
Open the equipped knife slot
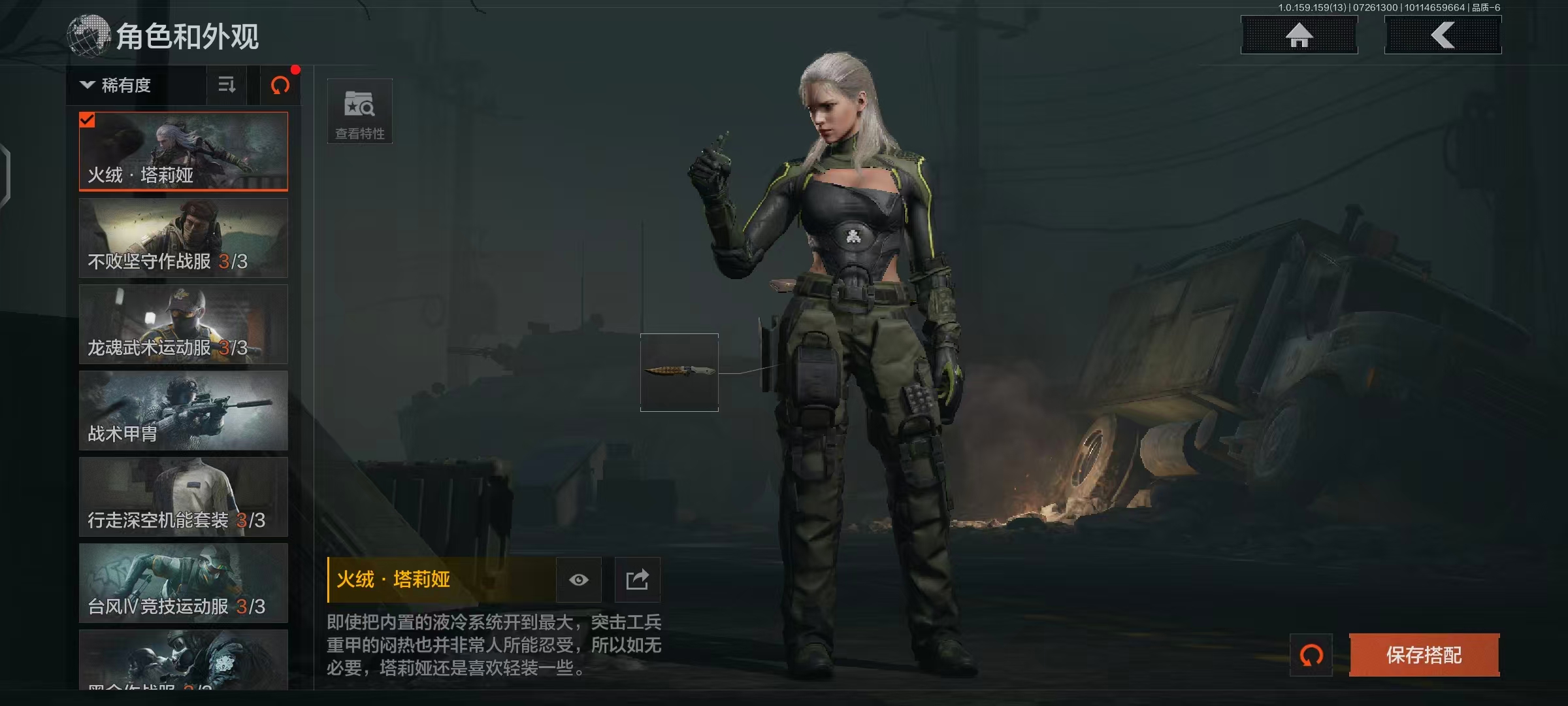[x=679, y=373]
